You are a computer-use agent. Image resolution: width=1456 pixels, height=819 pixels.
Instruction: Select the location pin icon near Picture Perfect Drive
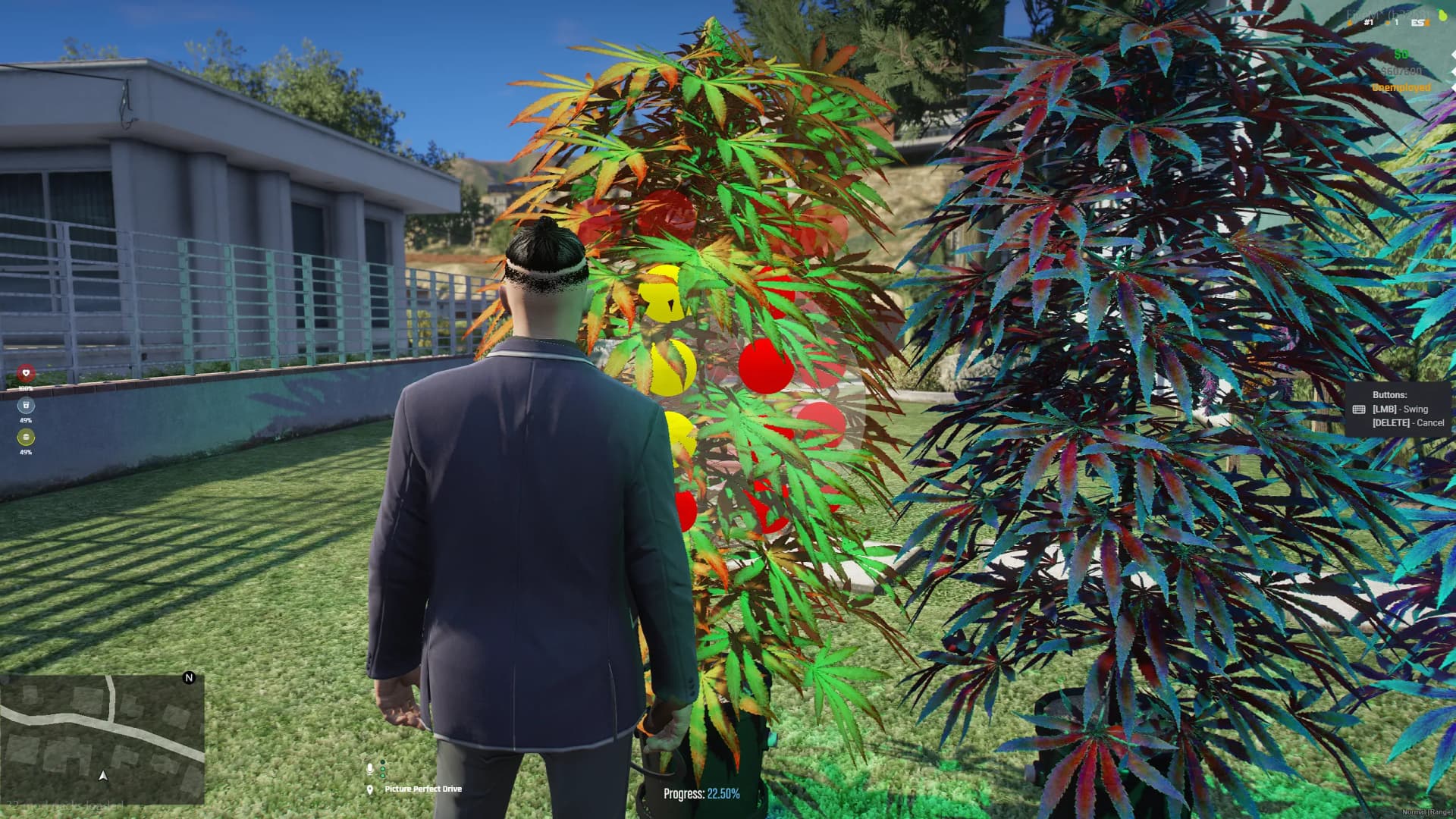(x=369, y=789)
